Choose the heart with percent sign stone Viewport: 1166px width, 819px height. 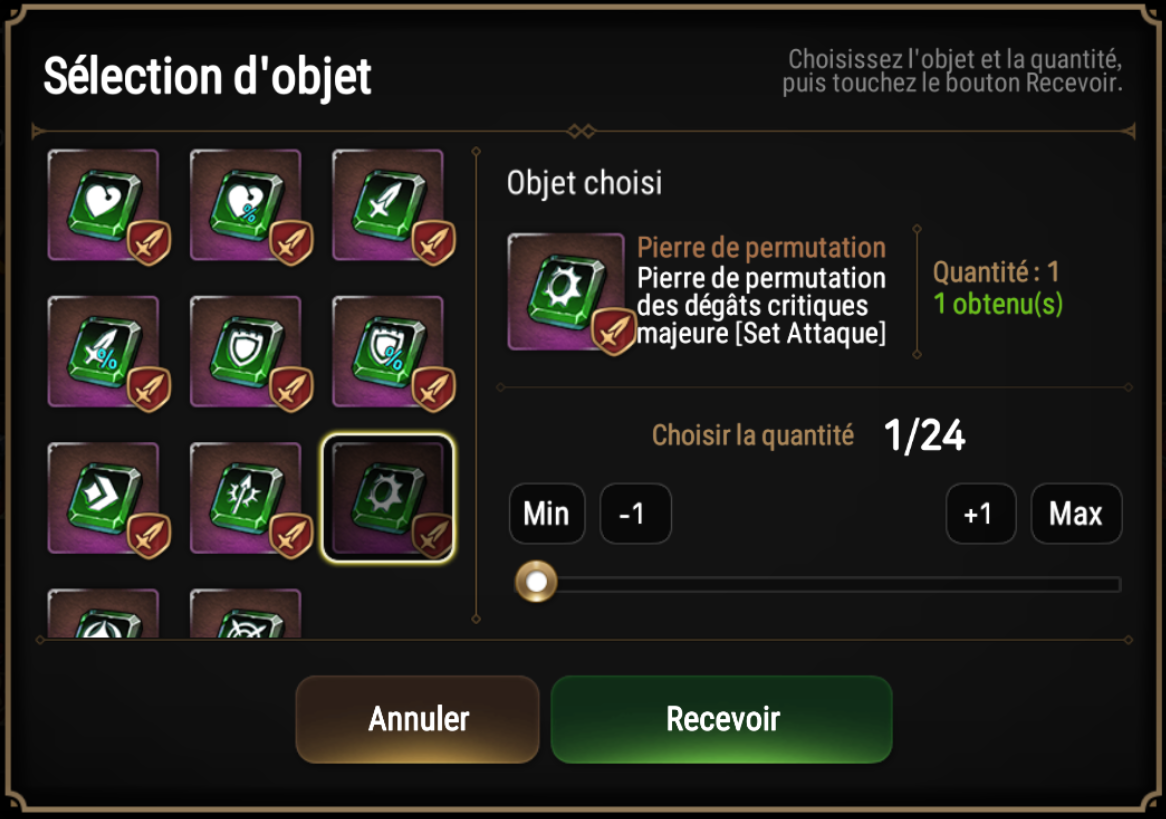click(x=246, y=205)
